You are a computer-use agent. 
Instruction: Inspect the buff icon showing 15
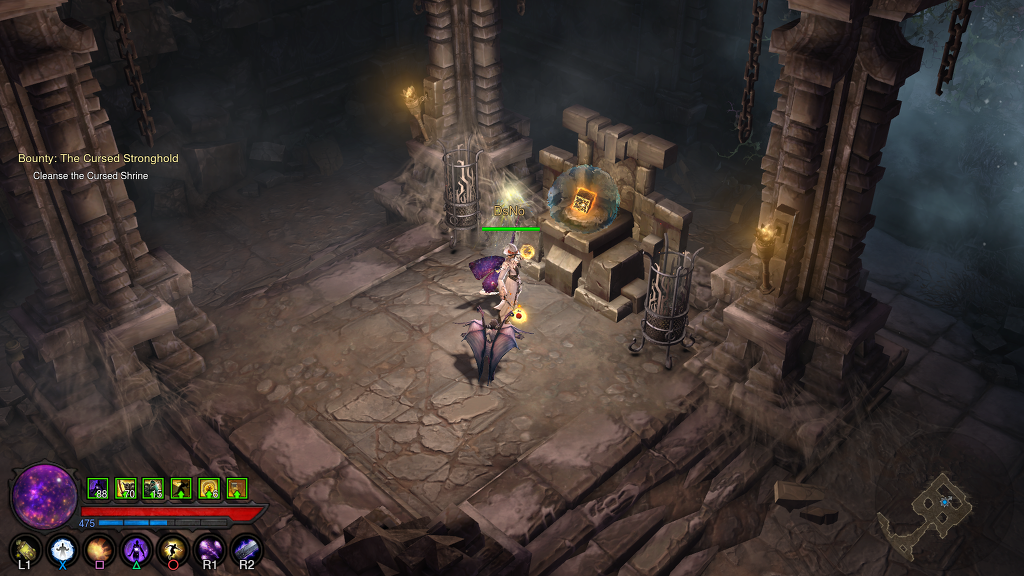coord(153,489)
